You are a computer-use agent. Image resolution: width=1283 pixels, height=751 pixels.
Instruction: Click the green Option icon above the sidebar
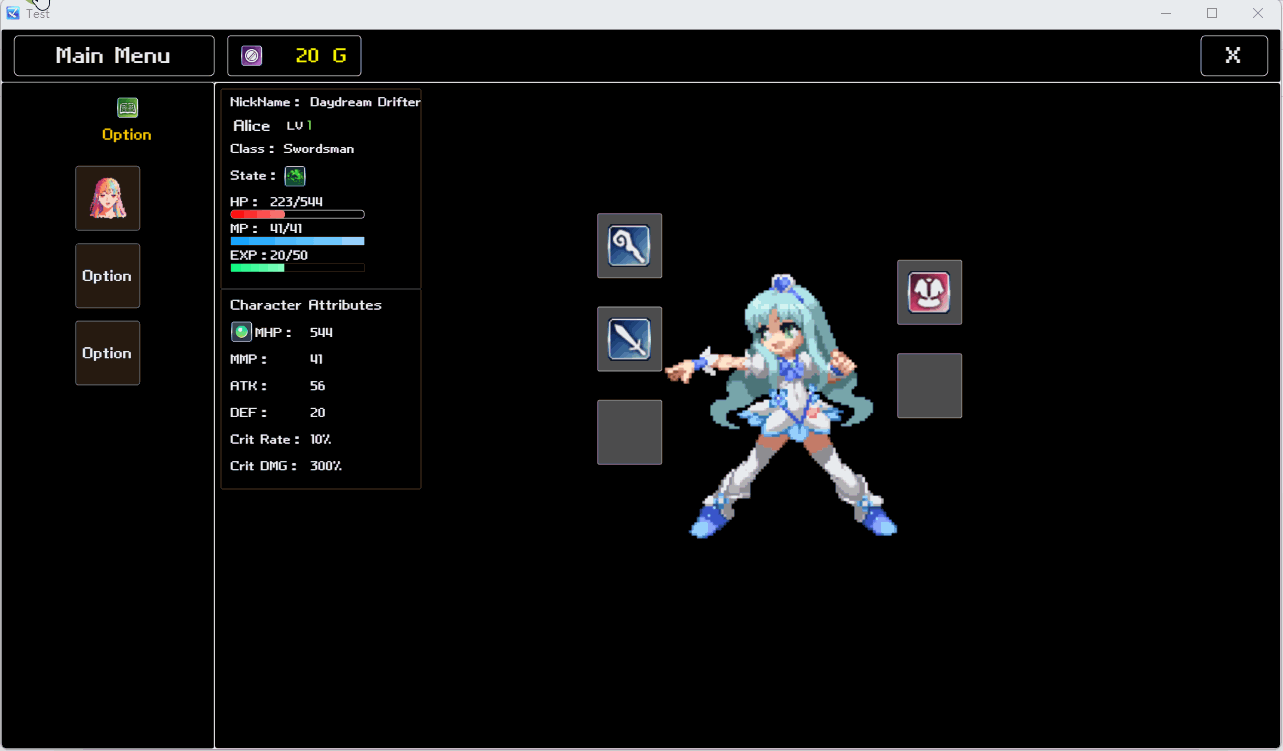click(127, 105)
